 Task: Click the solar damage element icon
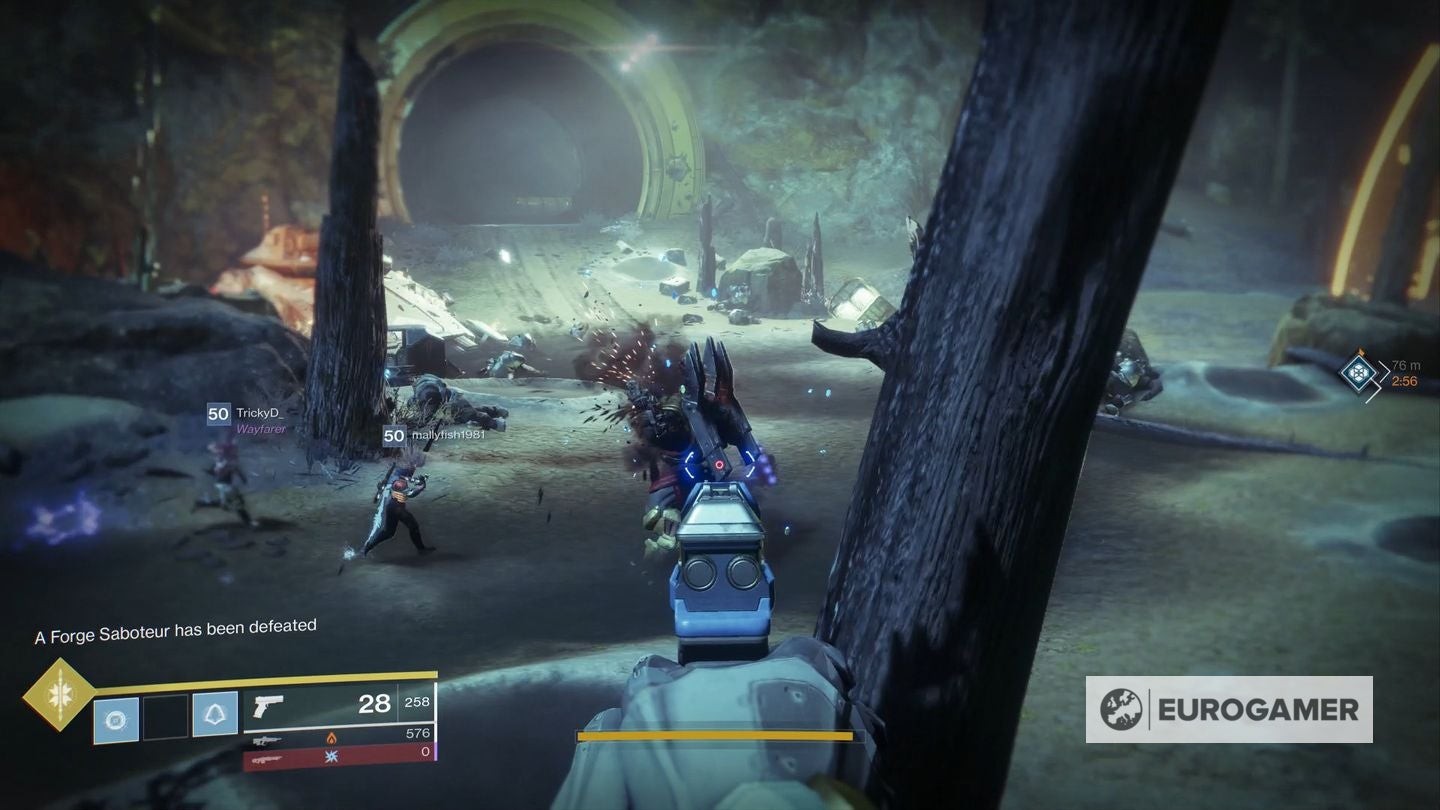coord(332,738)
